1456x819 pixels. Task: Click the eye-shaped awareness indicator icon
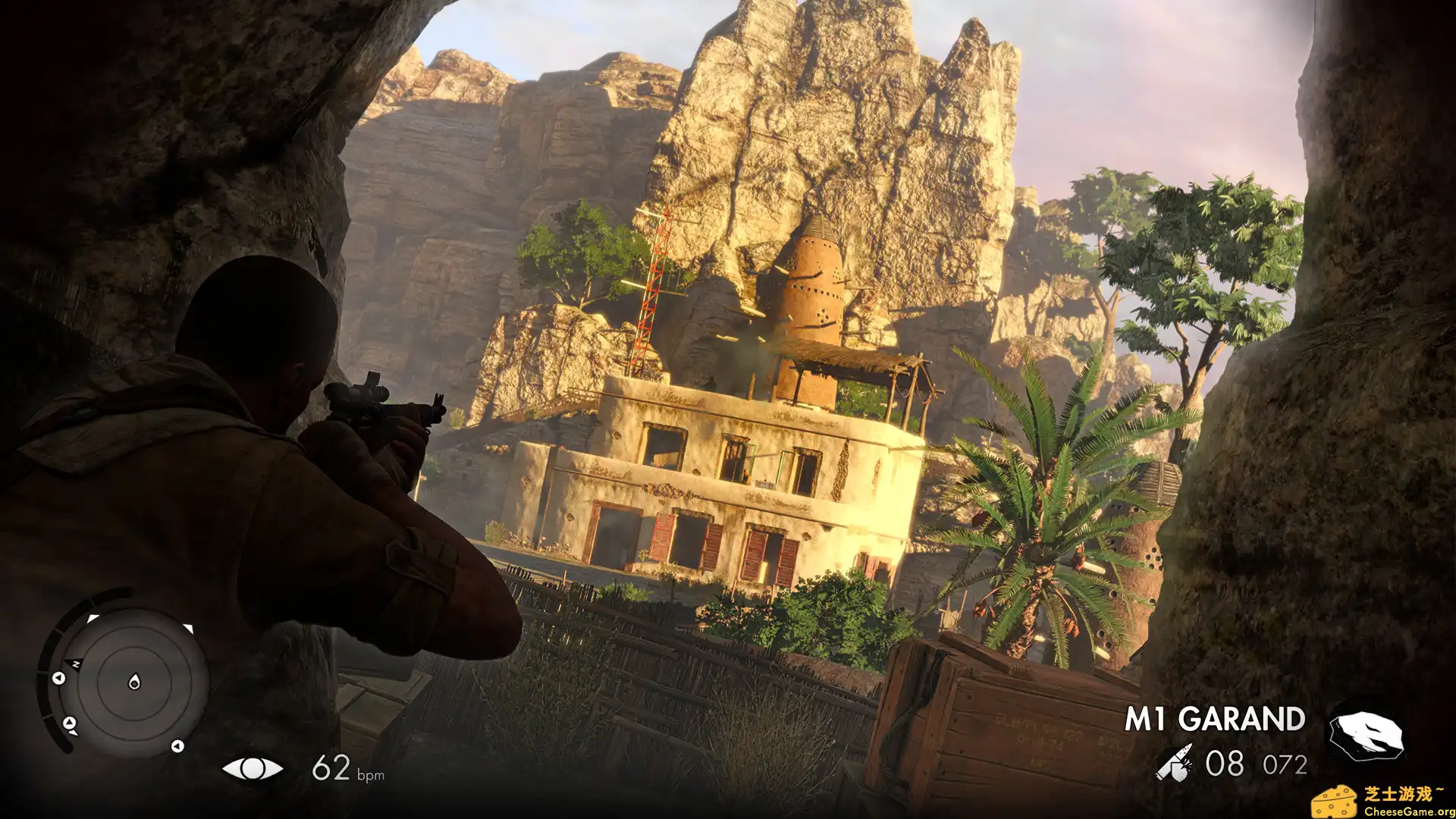[x=253, y=770]
